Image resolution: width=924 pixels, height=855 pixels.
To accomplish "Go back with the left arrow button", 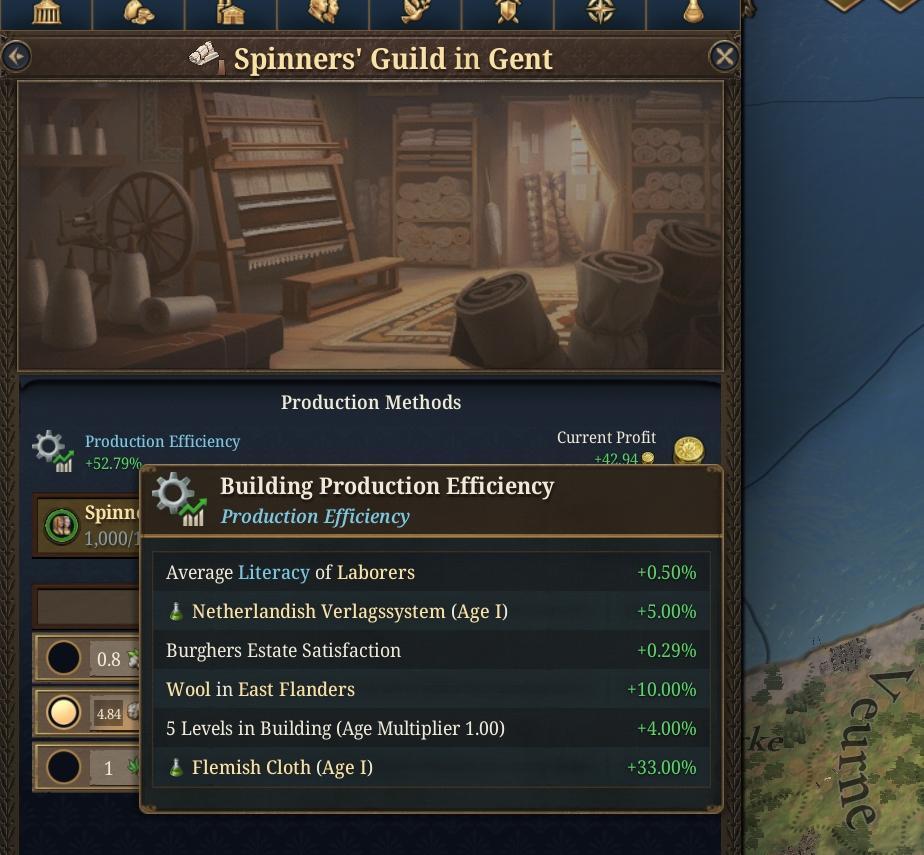I will tap(16, 57).
